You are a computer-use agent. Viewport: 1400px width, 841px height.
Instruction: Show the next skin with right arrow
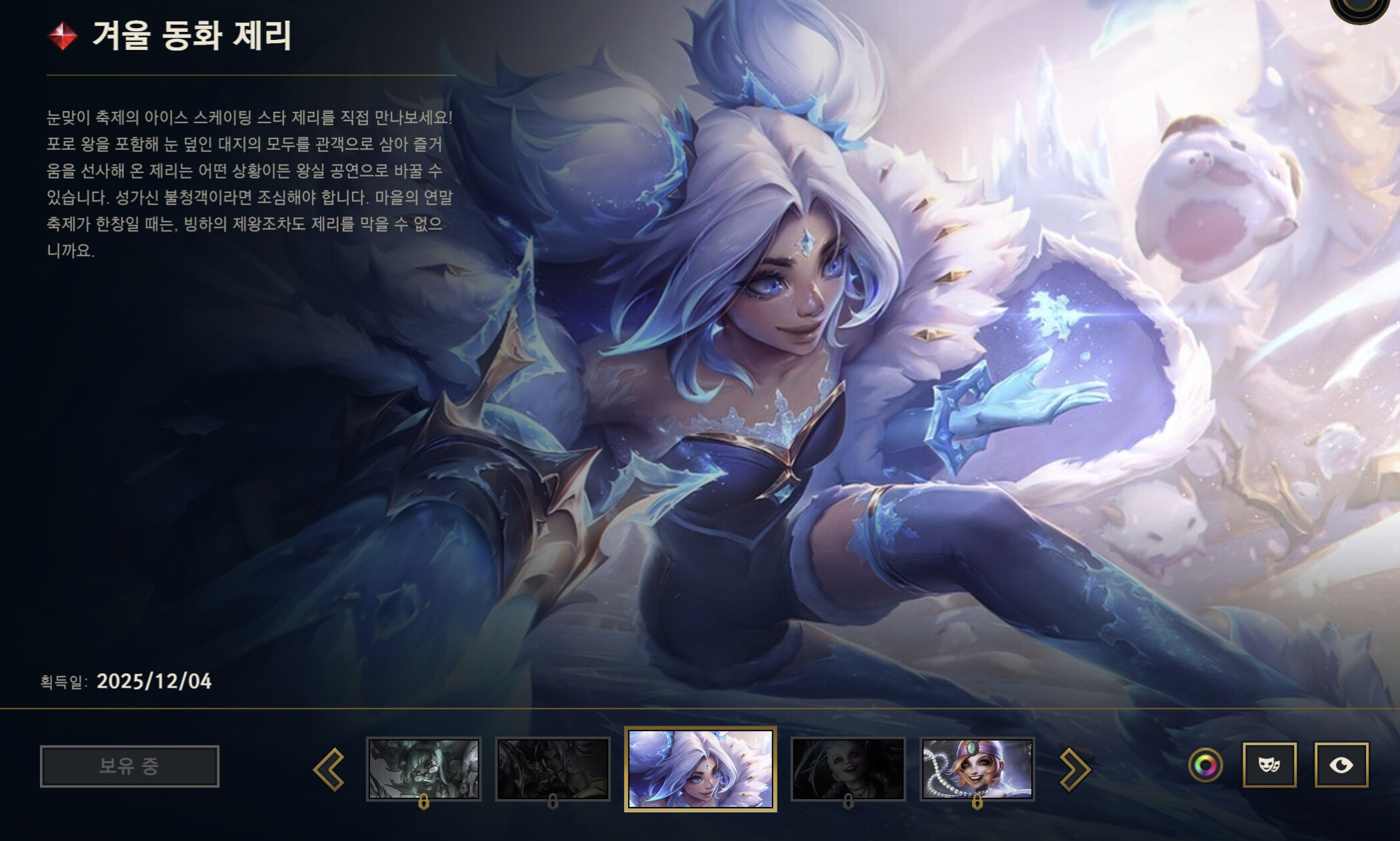click(1074, 769)
